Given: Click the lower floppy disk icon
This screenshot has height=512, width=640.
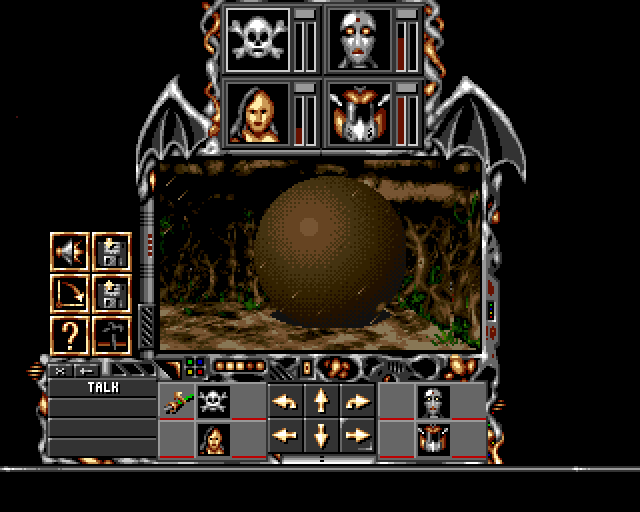Looking at the screenshot, I should [x=110, y=294].
